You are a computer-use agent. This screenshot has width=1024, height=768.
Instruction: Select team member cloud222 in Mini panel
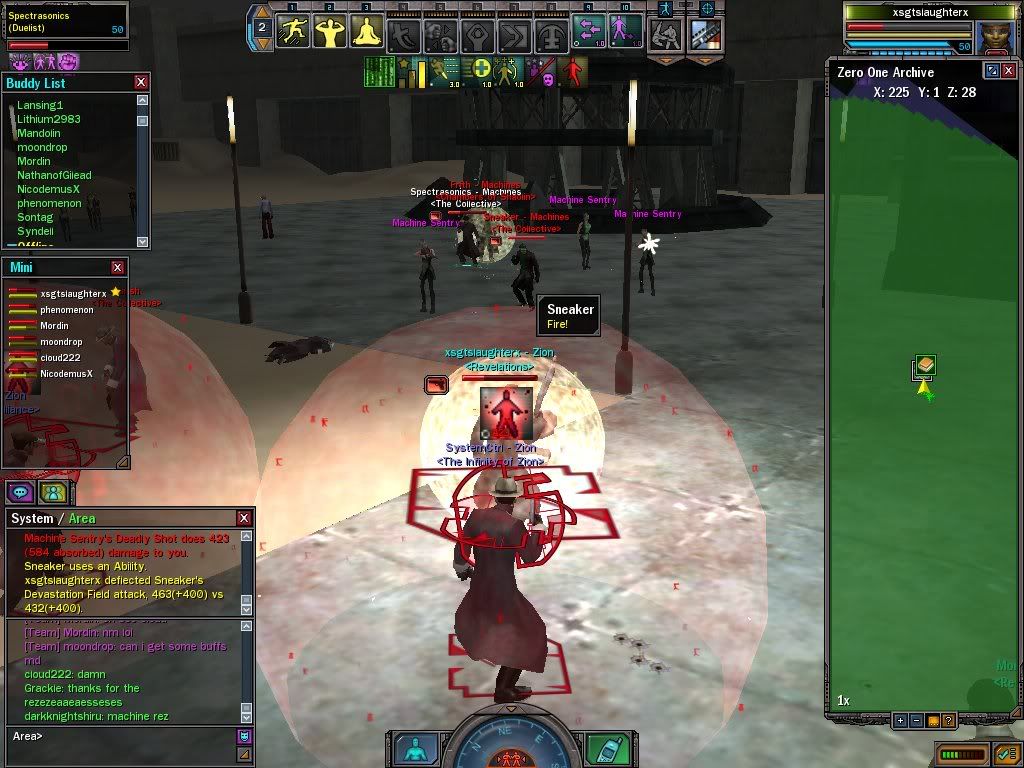60,358
